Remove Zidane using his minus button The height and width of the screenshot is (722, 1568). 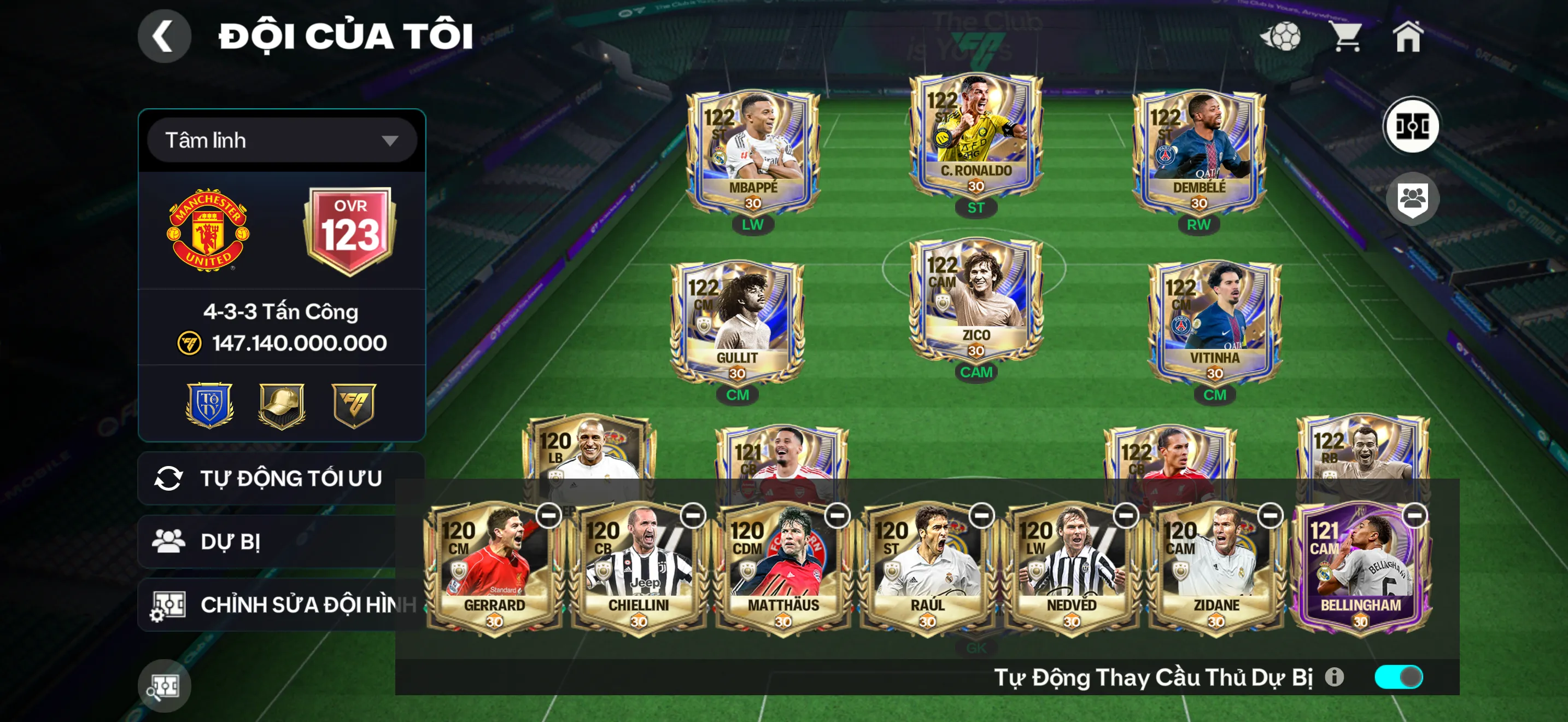[x=1269, y=516]
